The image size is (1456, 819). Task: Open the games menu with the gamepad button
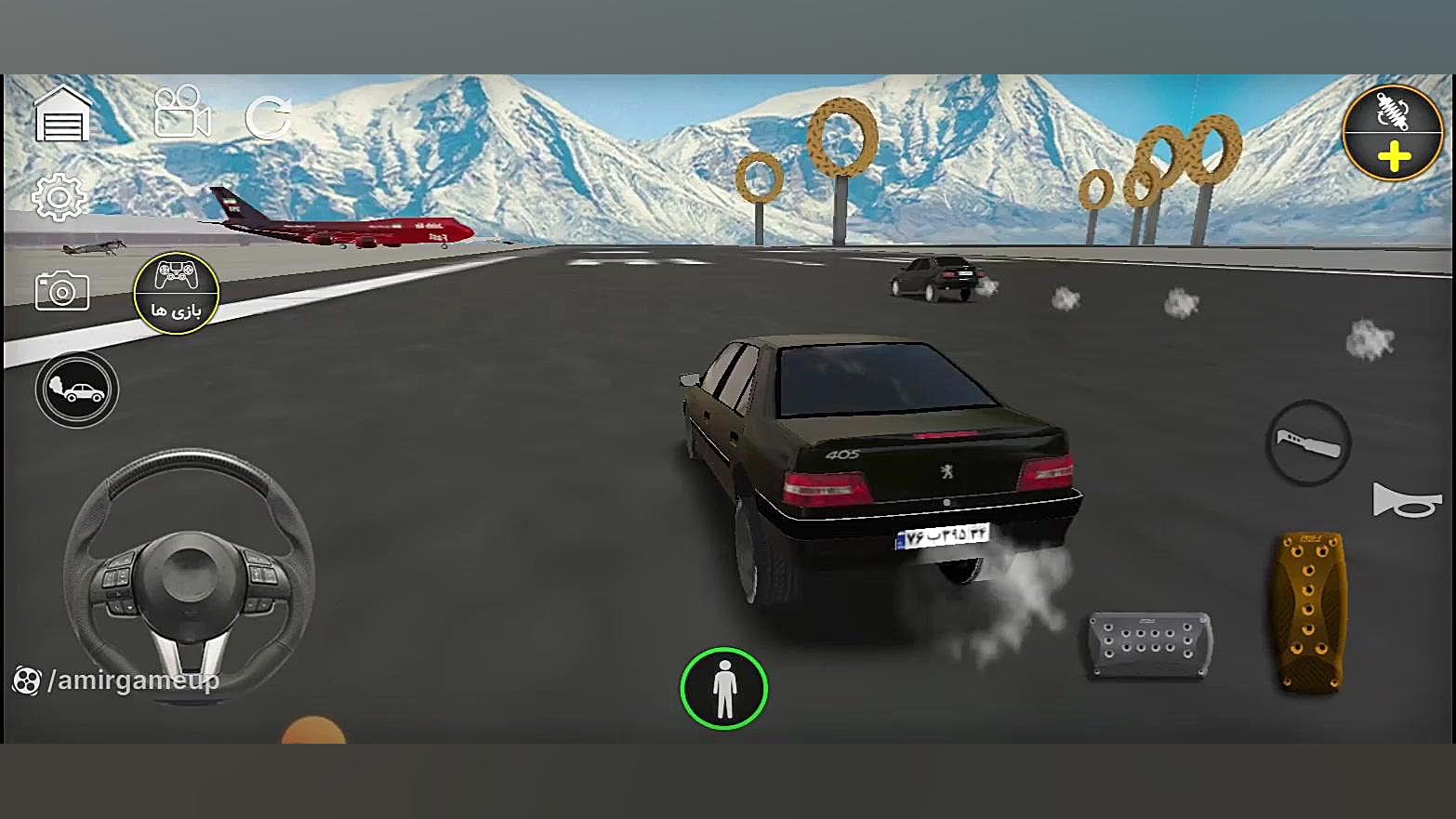coord(176,293)
